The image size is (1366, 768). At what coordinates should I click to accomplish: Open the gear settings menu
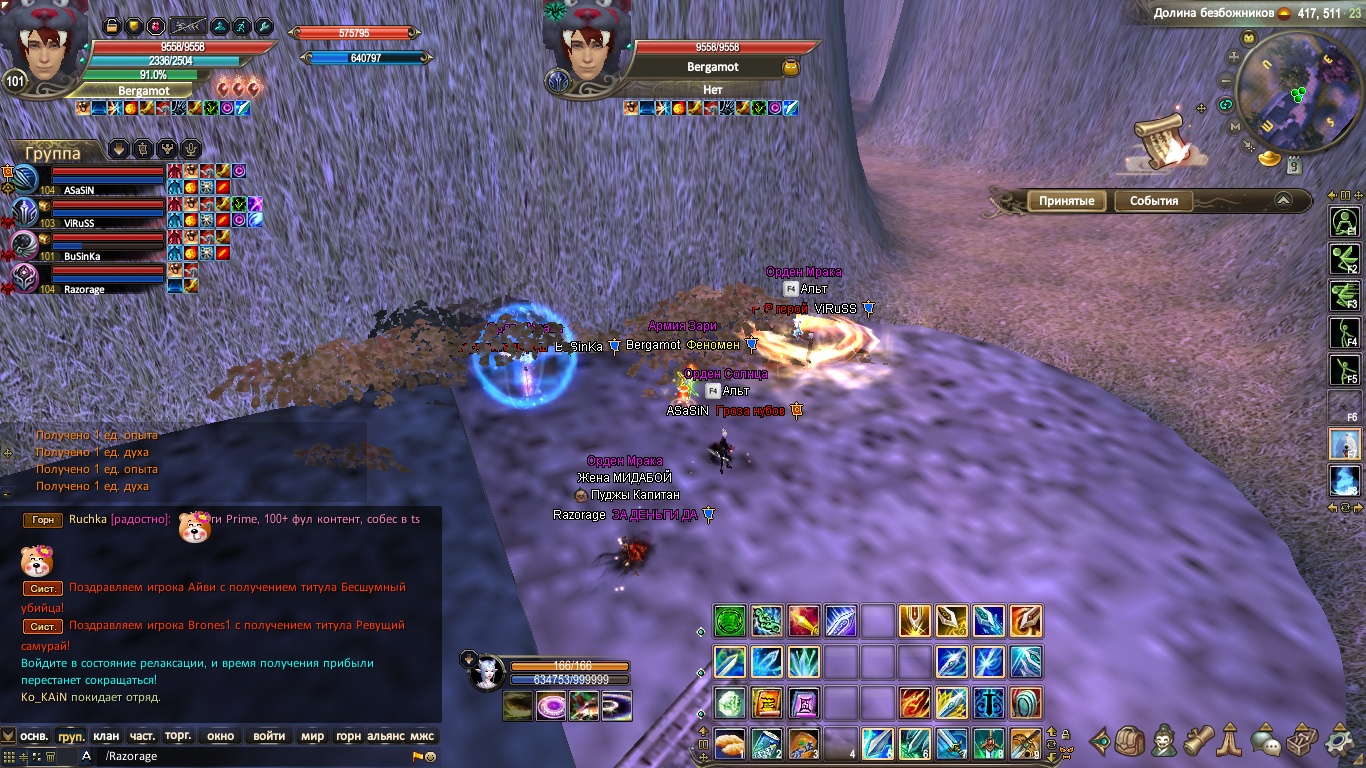click(1340, 741)
